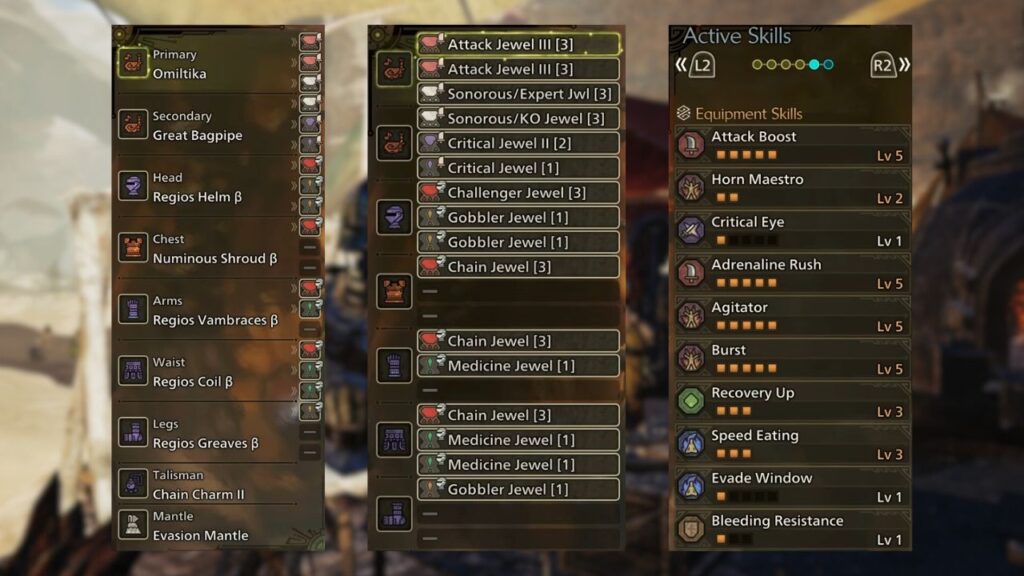Select the Primary weapon Omiltika row
Viewport: 1024px width, 576px height.
click(x=205, y=65)
